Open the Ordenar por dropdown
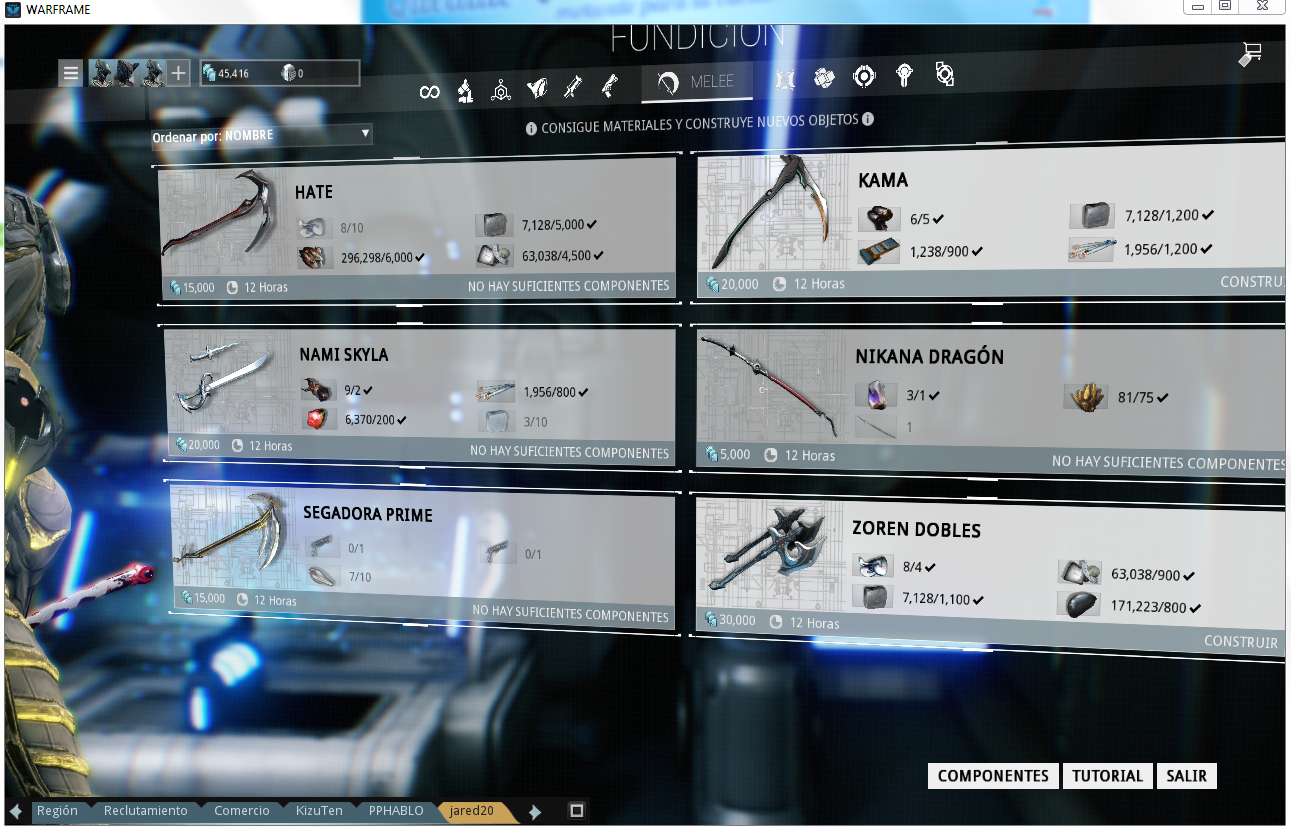 click(x=262, y=134)
